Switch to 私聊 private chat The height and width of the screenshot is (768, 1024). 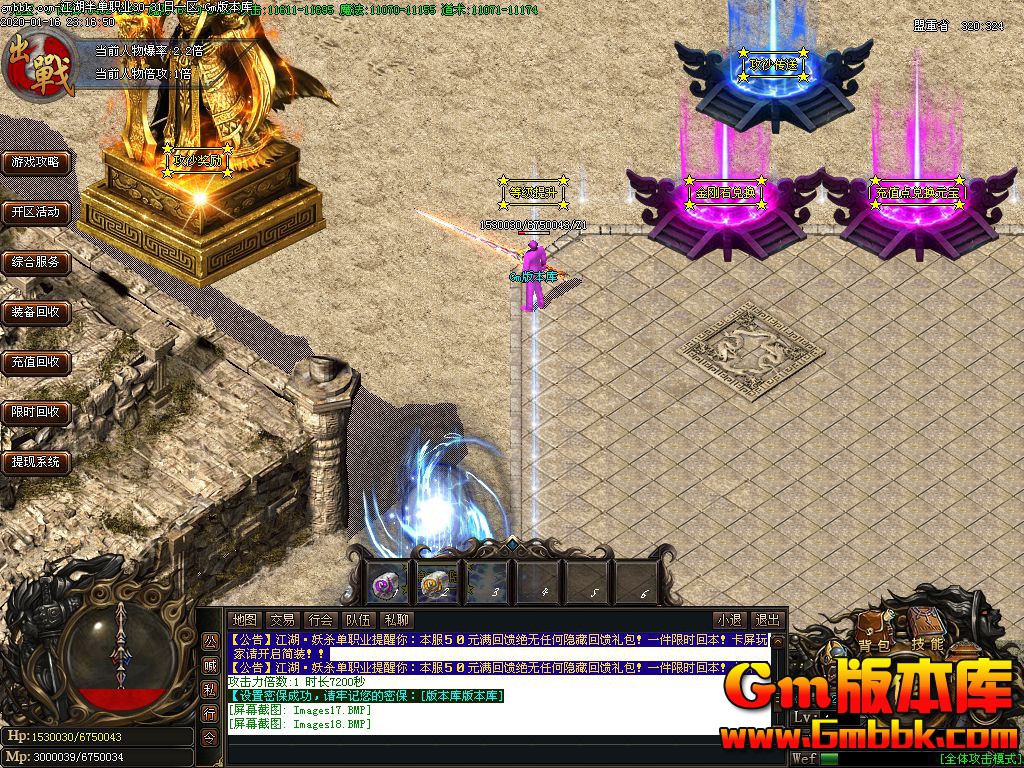click(x=396, y=620)
